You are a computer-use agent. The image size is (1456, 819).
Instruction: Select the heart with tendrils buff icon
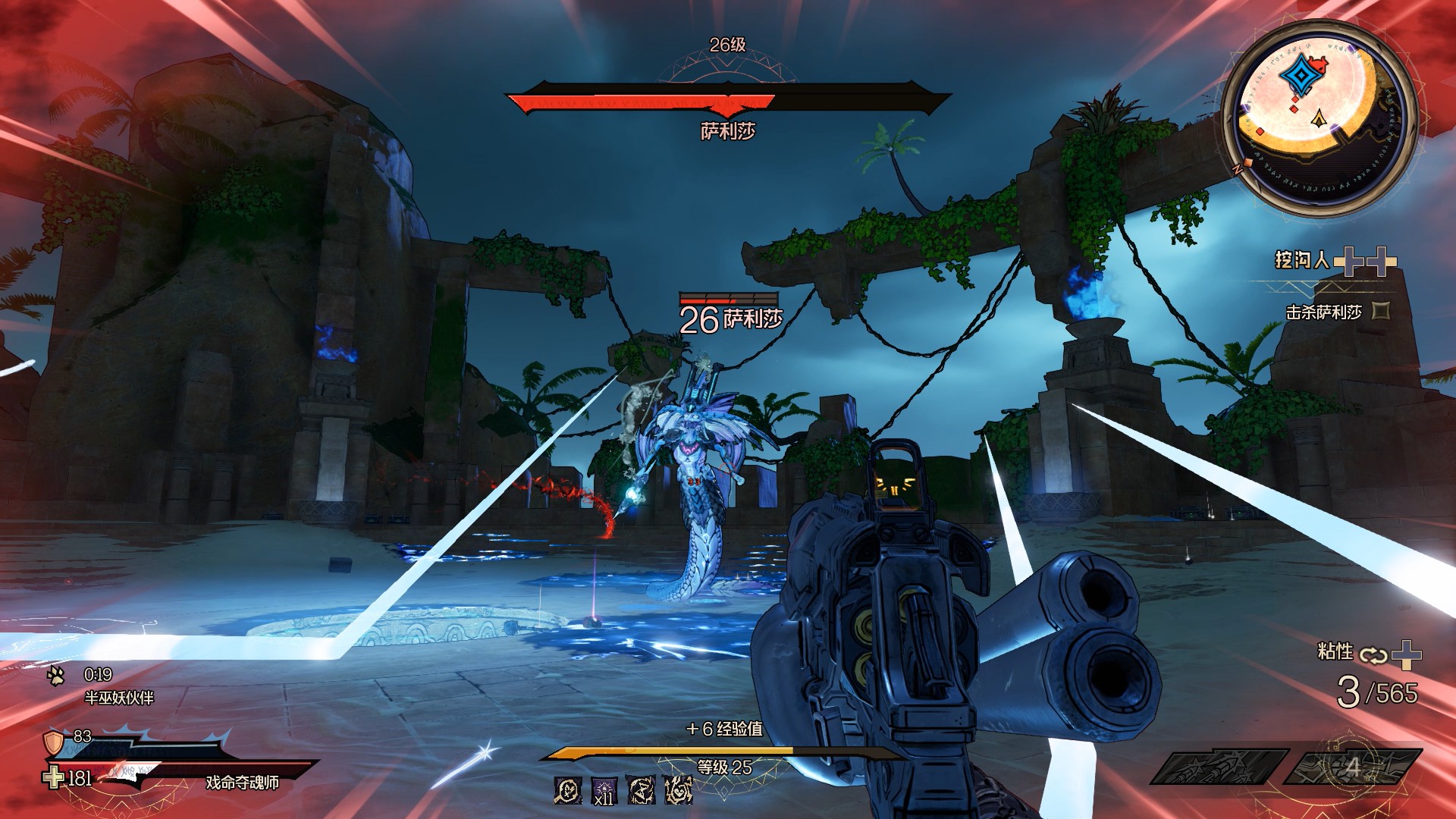679,790
